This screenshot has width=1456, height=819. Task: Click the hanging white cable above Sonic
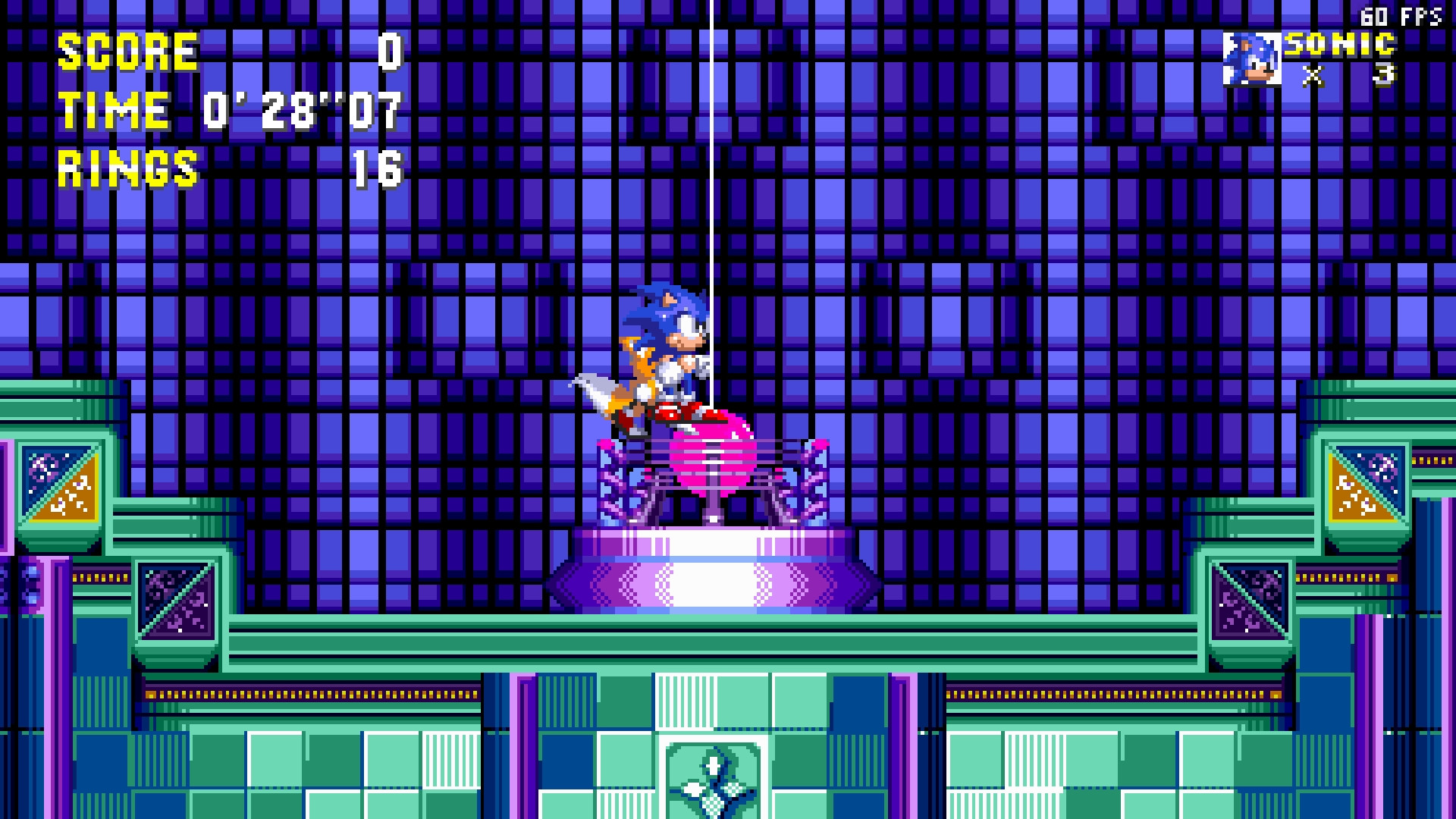click(711, 190)
